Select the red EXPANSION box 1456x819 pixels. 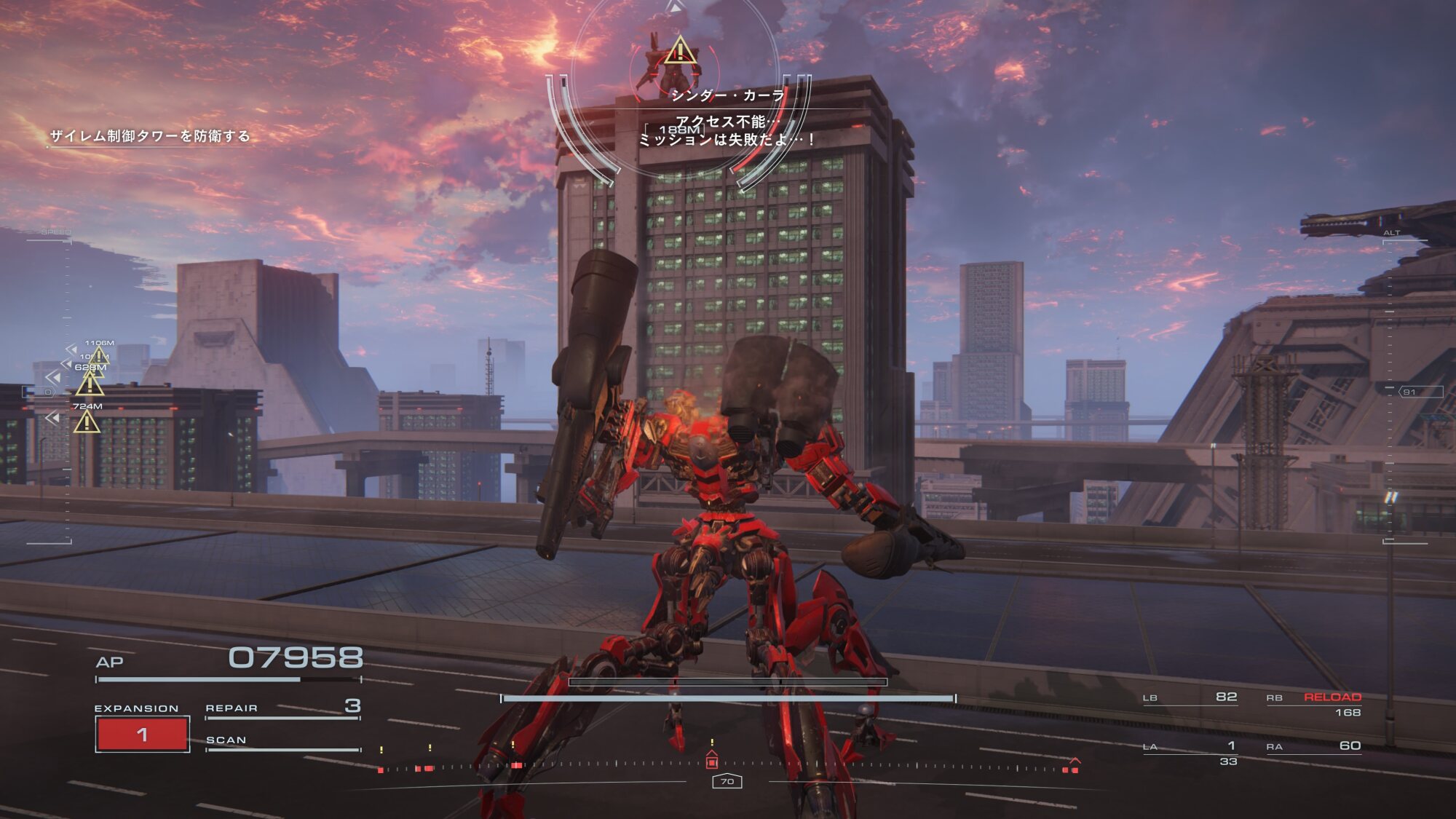[143, 734]
